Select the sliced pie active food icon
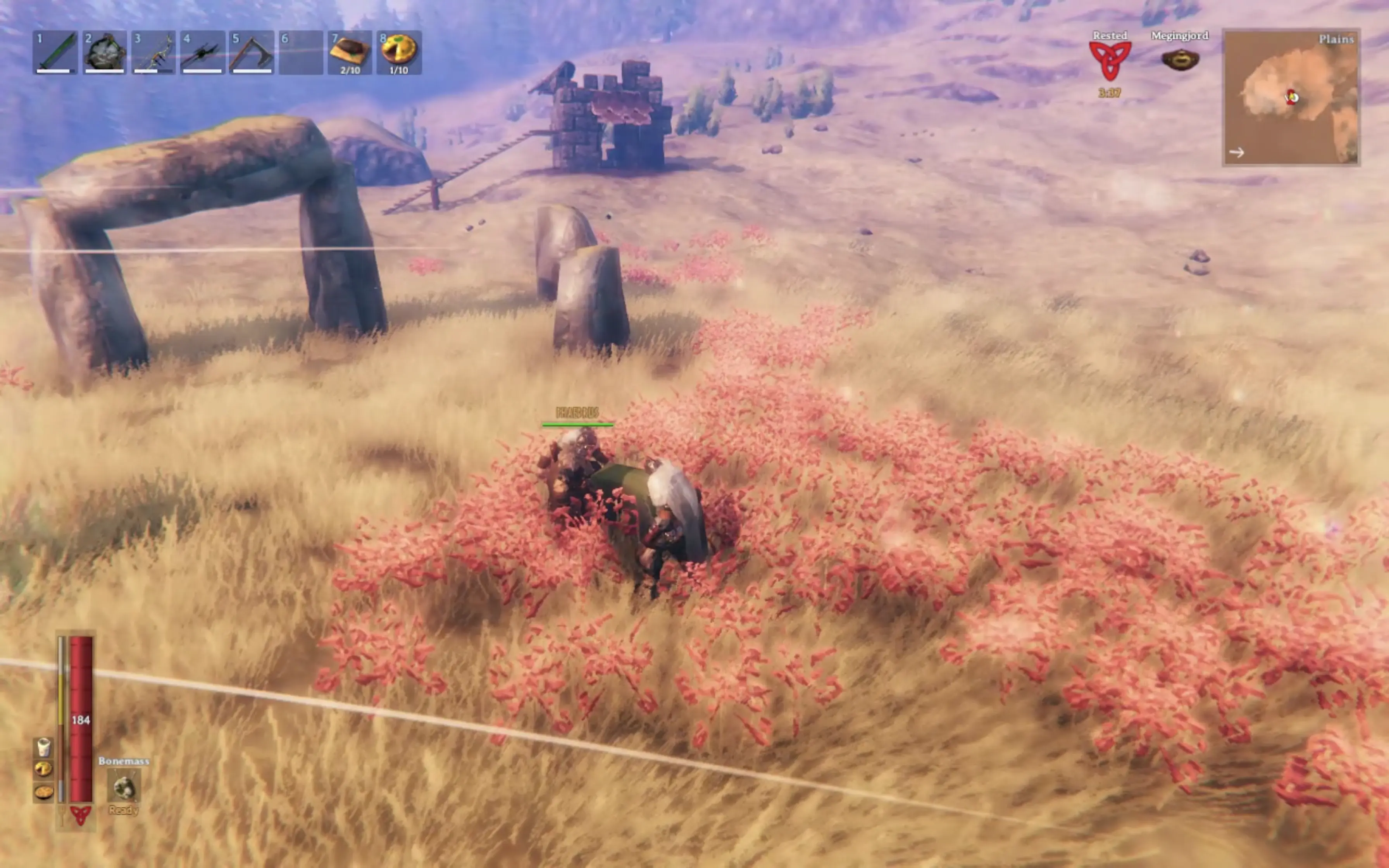The image size is (1389, 868). click(44, 769)
